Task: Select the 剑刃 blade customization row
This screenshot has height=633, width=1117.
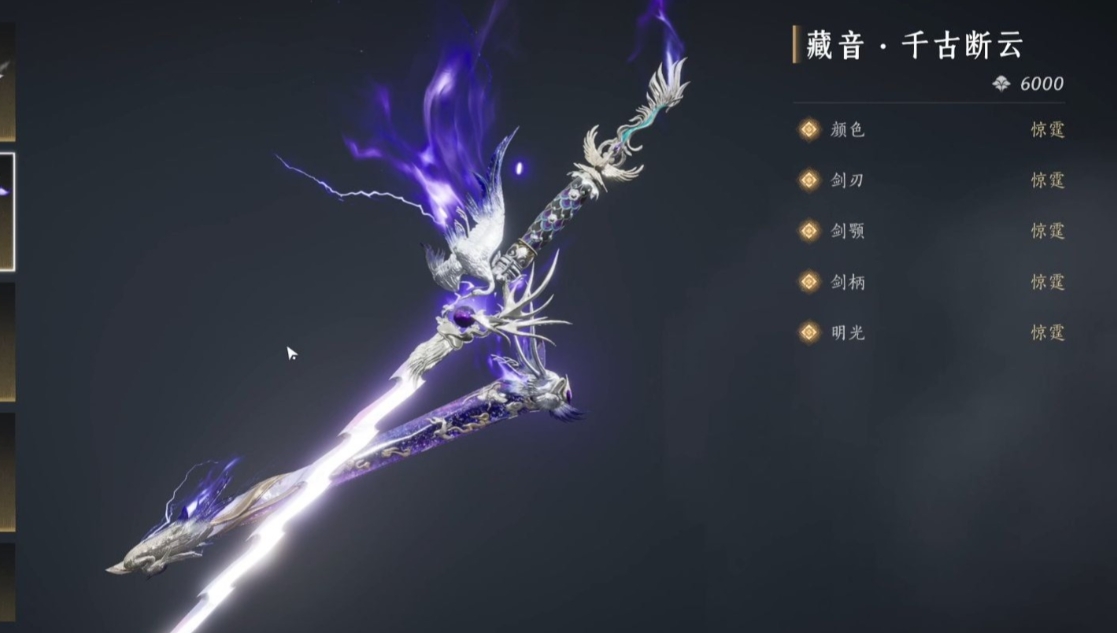Action: (930, 181)
